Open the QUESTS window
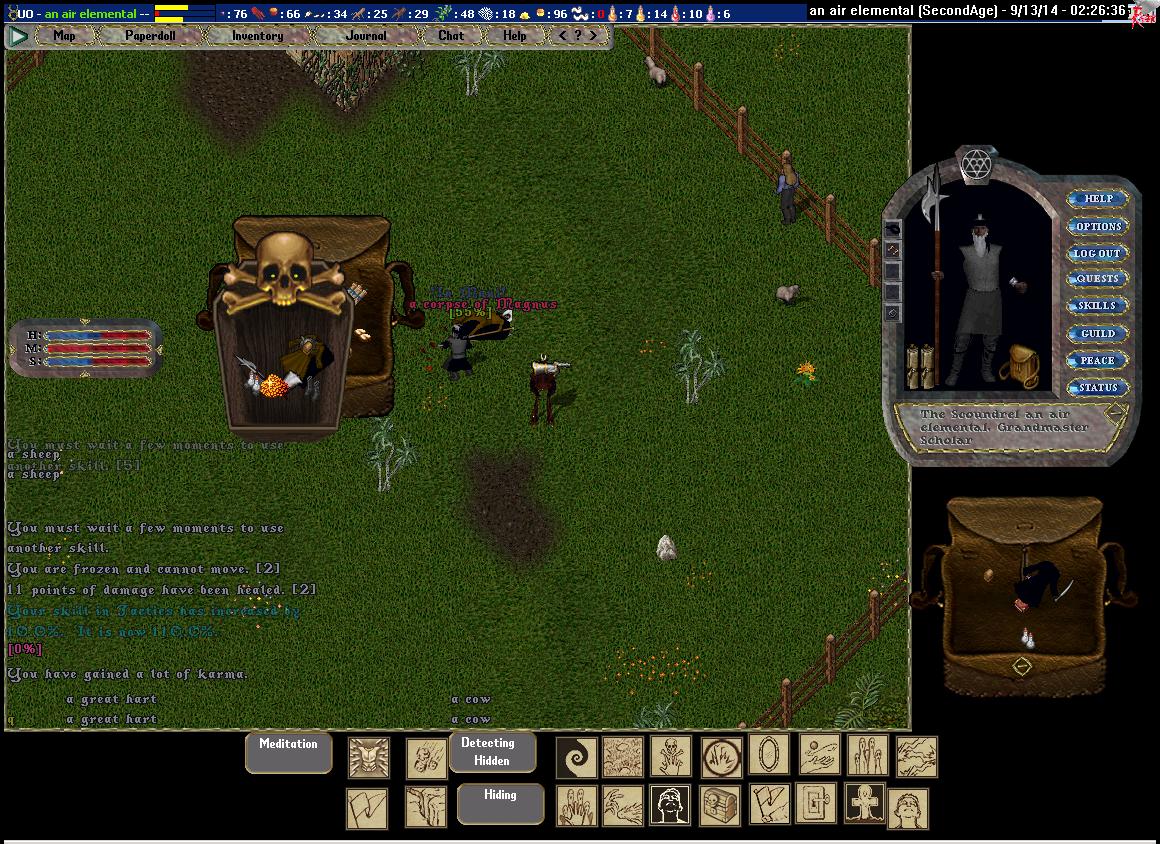 pos(1098,279)
